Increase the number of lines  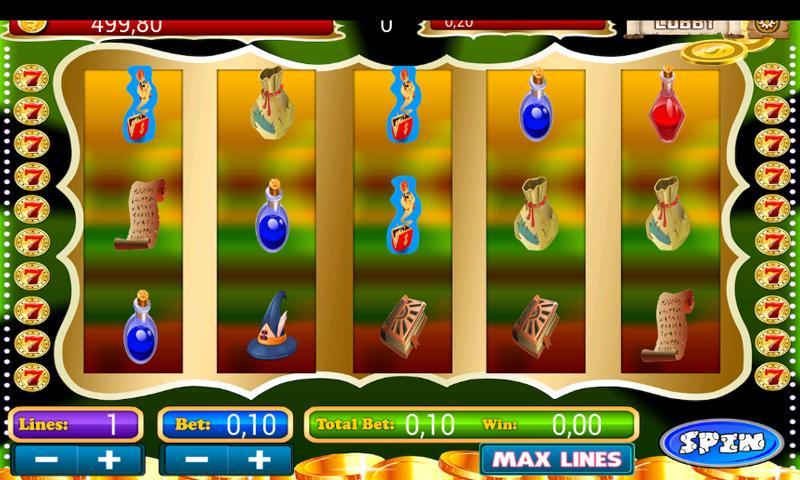(x=110, y=460)
